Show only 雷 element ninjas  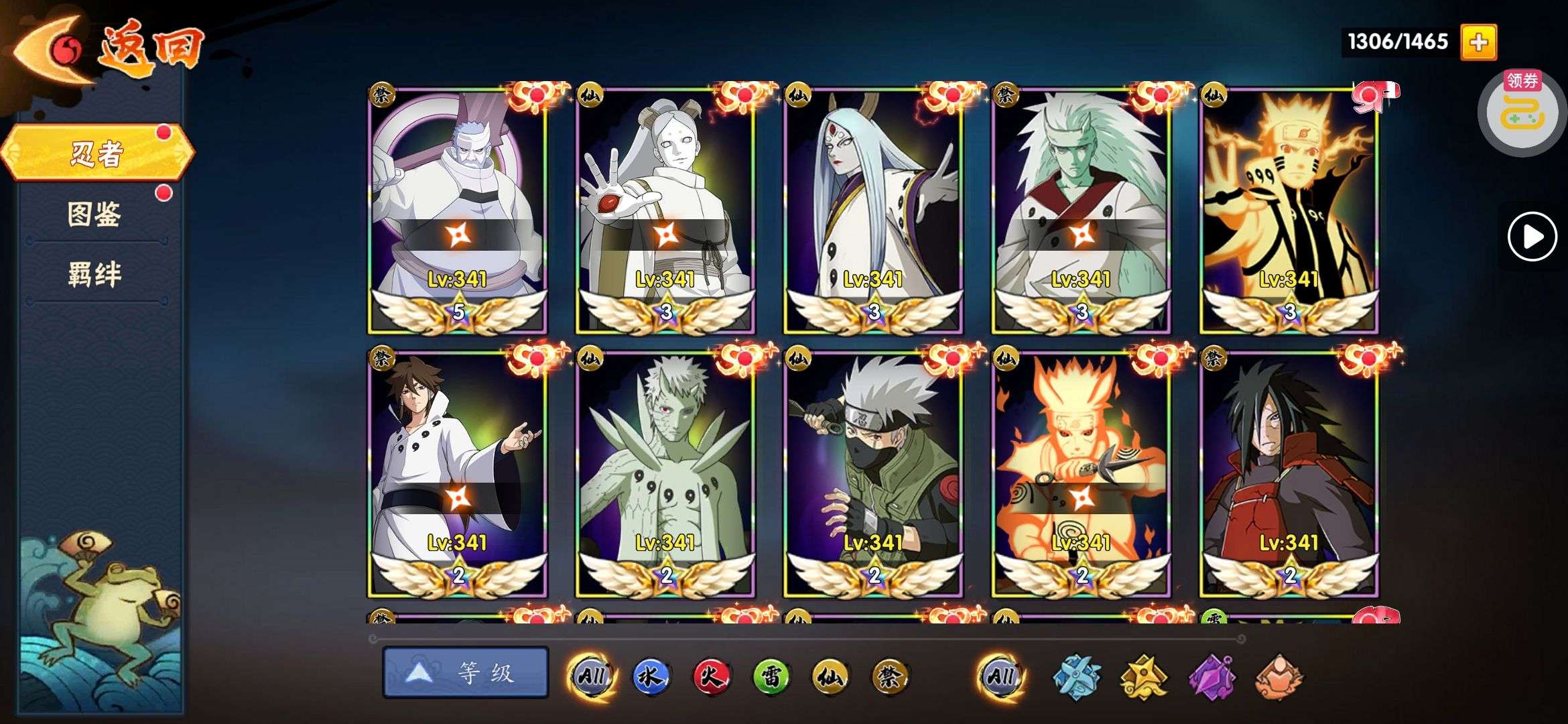pyautogui.click(x=771, y=676)
